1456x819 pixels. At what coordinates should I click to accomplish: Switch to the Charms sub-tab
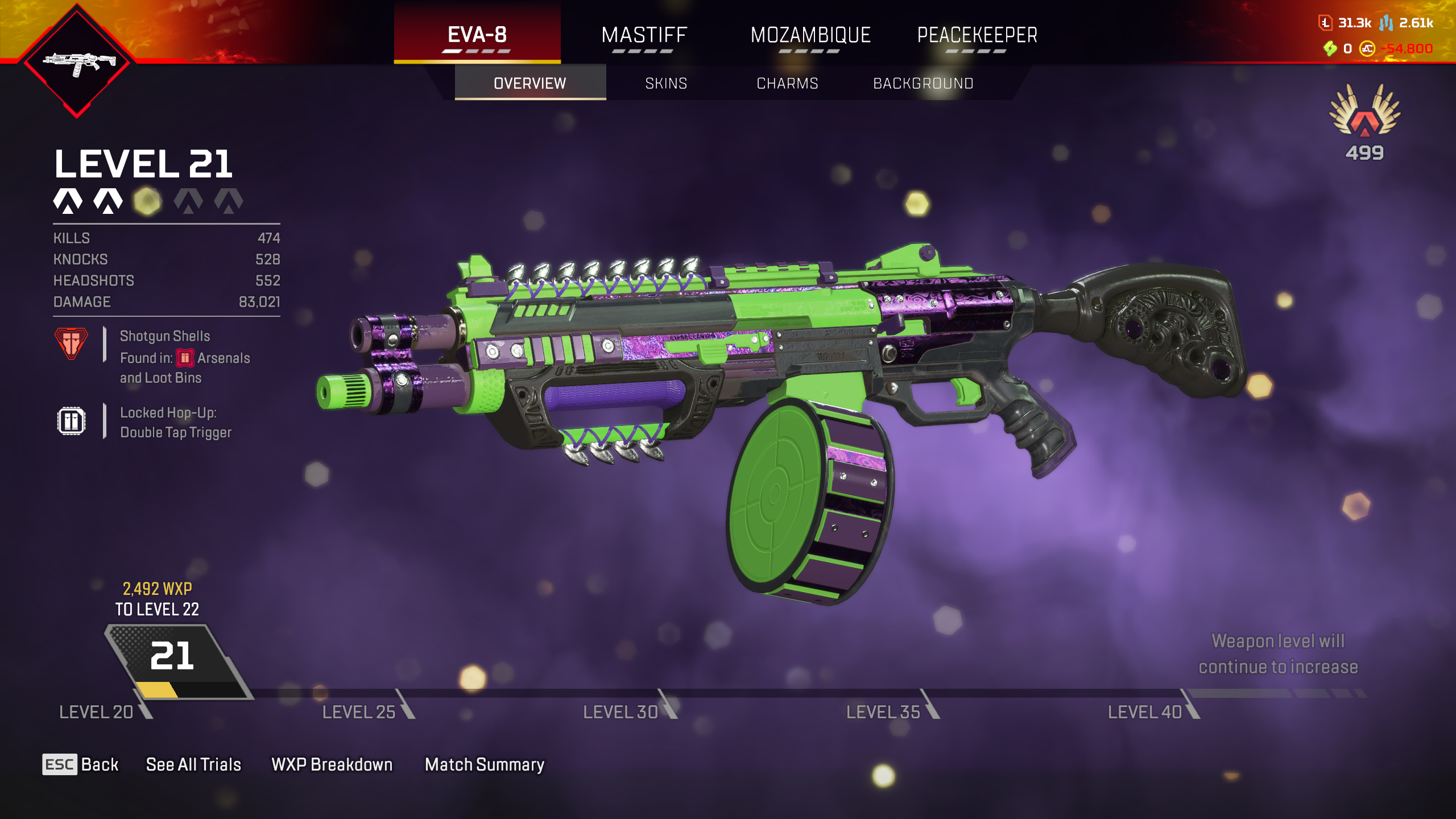coord(787,84)
